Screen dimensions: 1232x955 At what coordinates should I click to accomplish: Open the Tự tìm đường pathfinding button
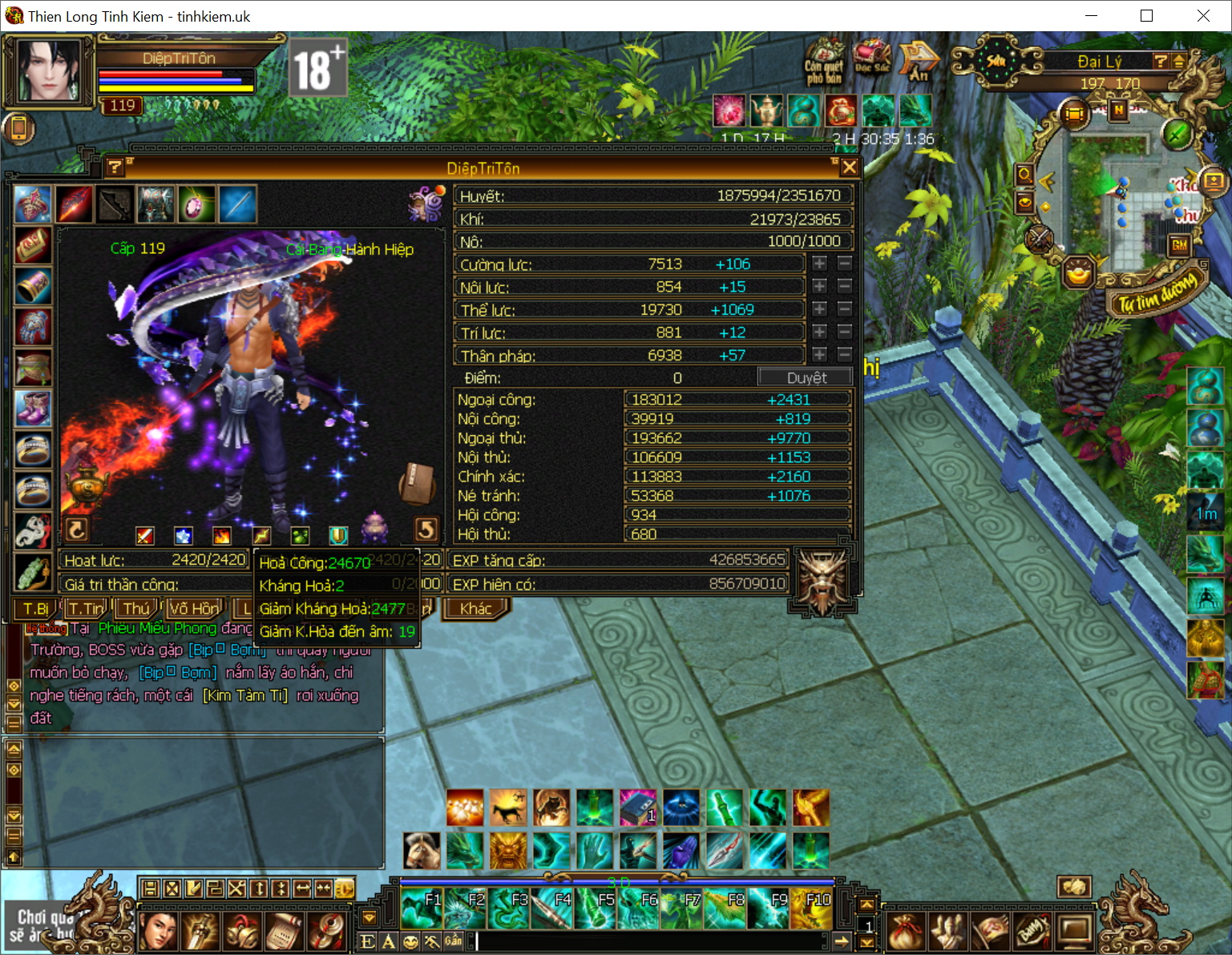click(x=1157, y=292)
